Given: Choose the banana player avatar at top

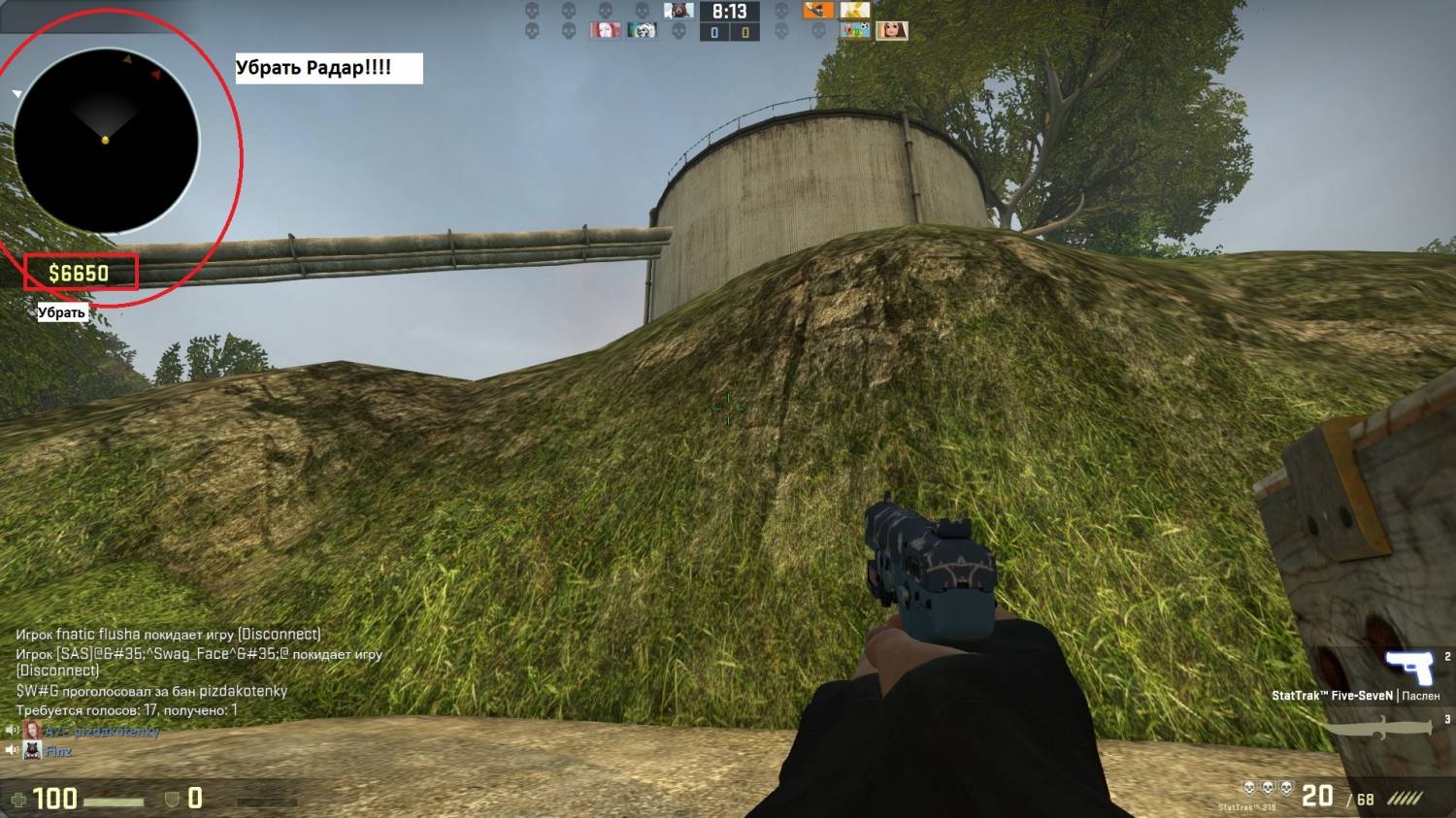Looking at the screenshot, I should [x=855, y=11].
